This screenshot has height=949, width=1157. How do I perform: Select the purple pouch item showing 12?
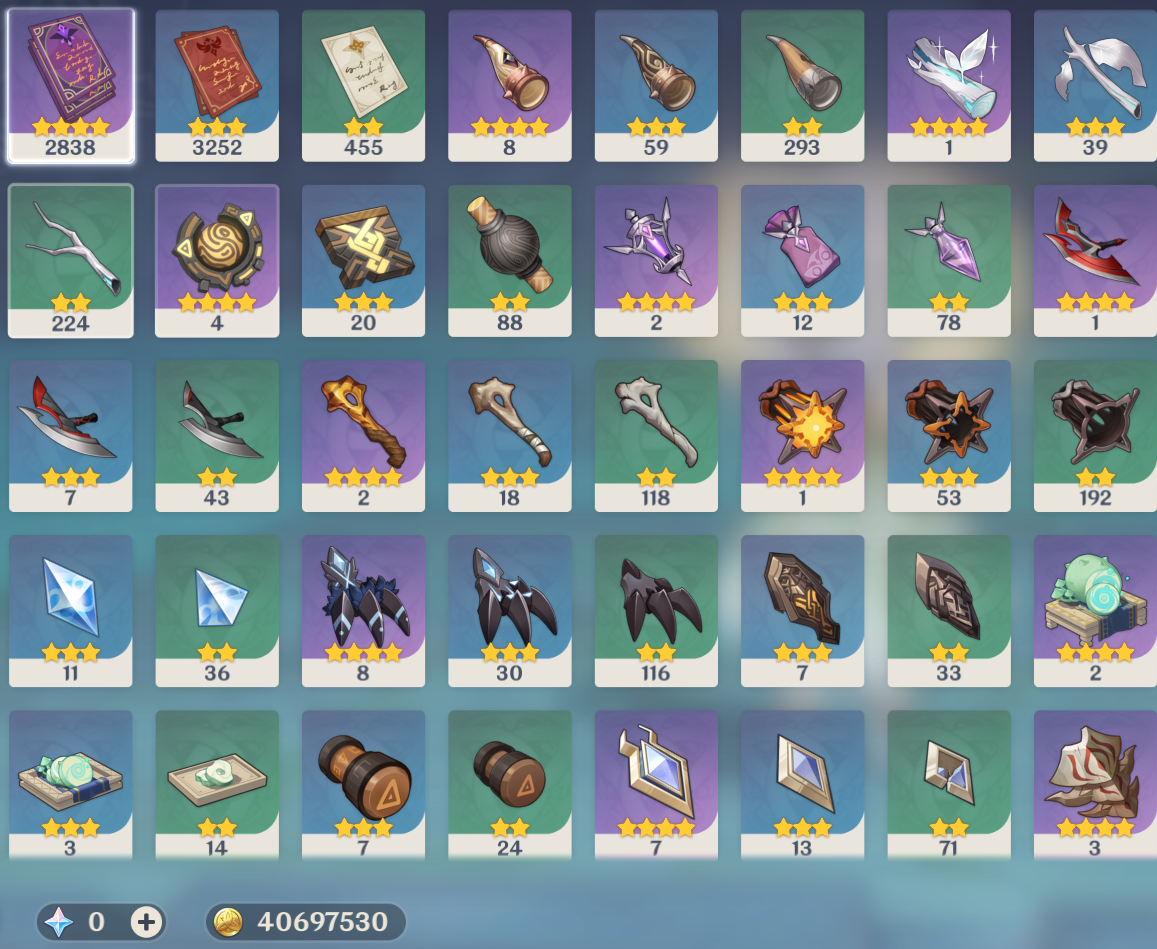pyautogui.click(x=802, y=260)
